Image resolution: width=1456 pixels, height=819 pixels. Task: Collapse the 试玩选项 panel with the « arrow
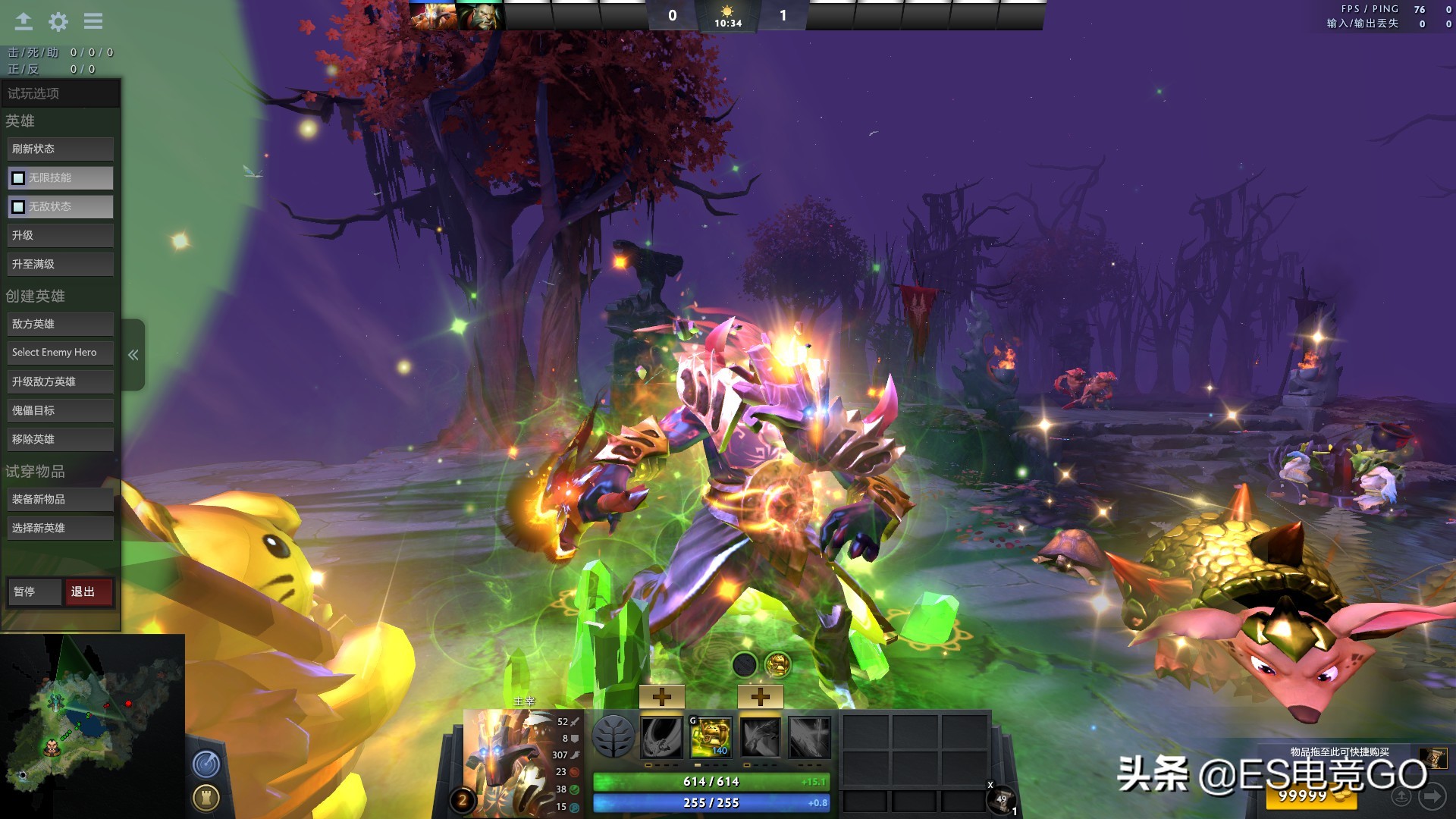pos(133,354)
